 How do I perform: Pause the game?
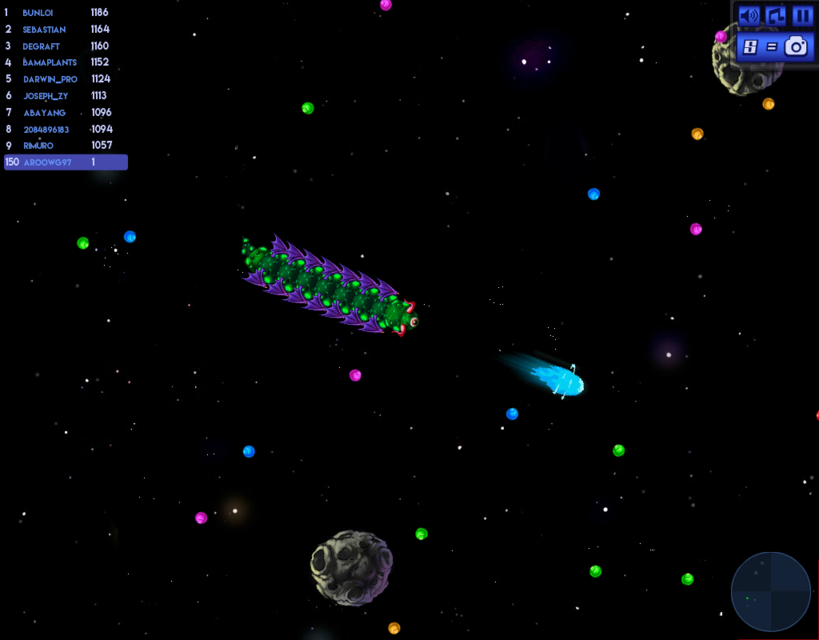click(x=802, y=15)
